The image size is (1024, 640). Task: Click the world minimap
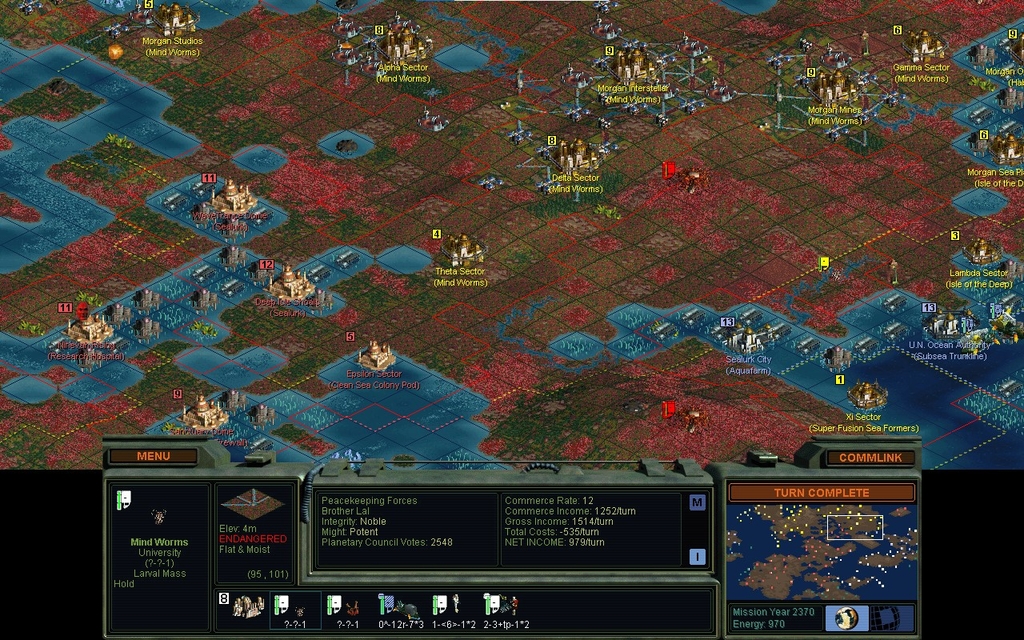(x=820, y=550)
